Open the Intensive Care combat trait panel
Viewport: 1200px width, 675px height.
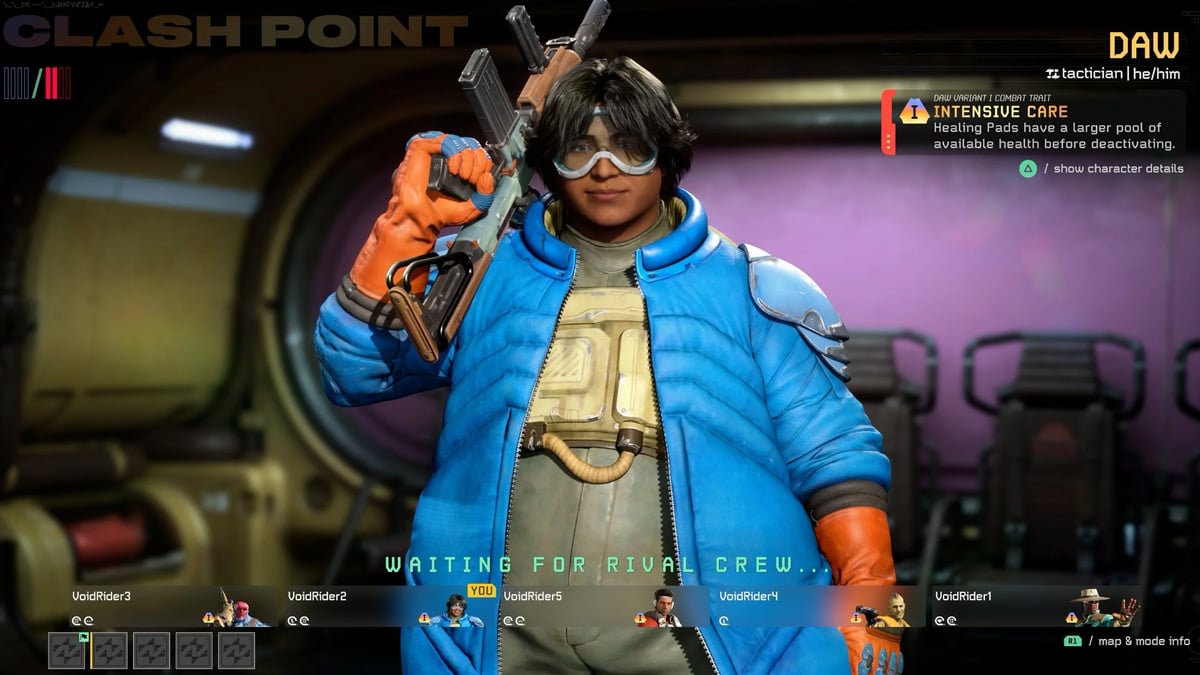[x=1035, y=123]
